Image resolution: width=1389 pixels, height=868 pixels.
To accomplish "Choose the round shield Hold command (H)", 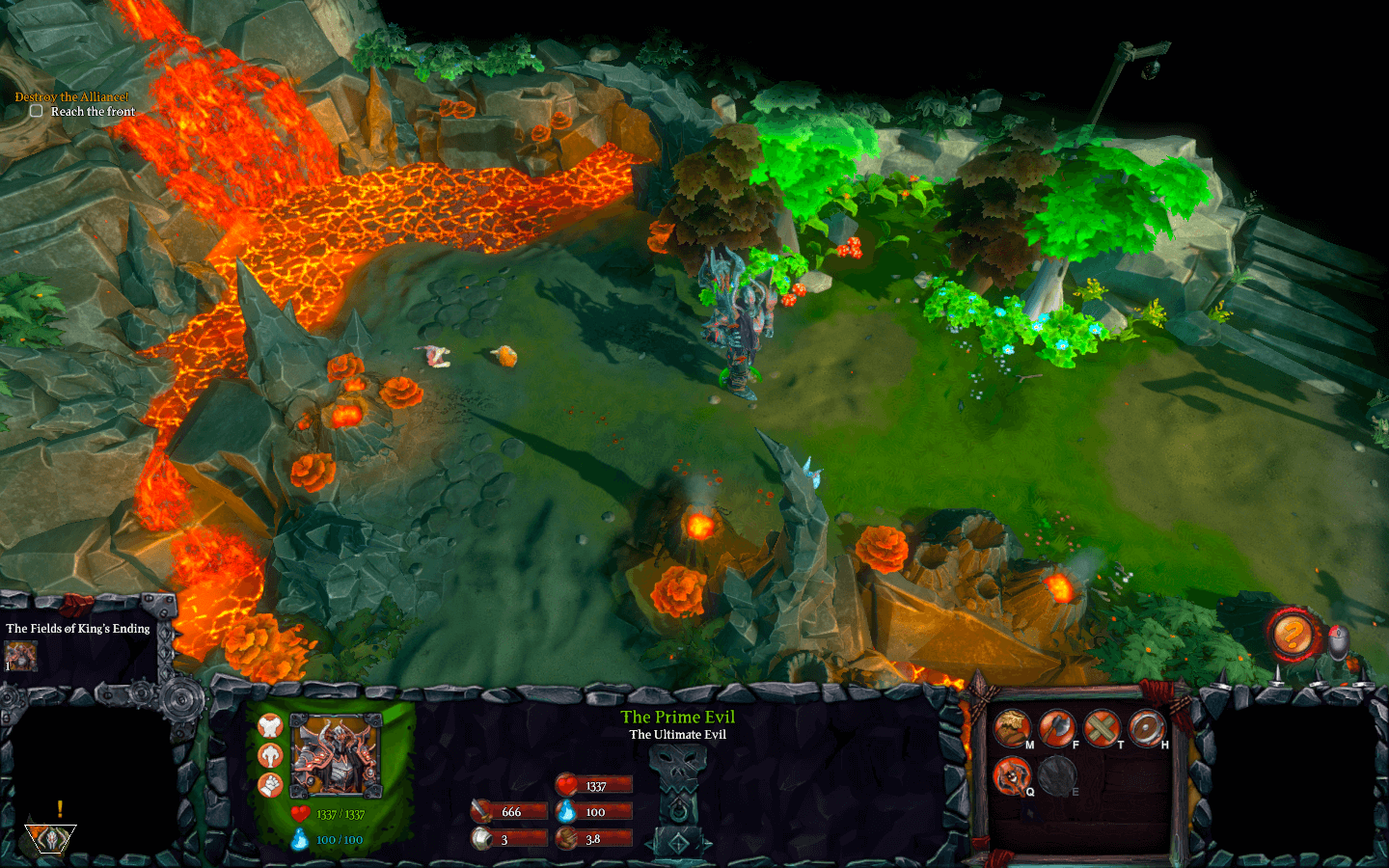I will (1148, 728).
